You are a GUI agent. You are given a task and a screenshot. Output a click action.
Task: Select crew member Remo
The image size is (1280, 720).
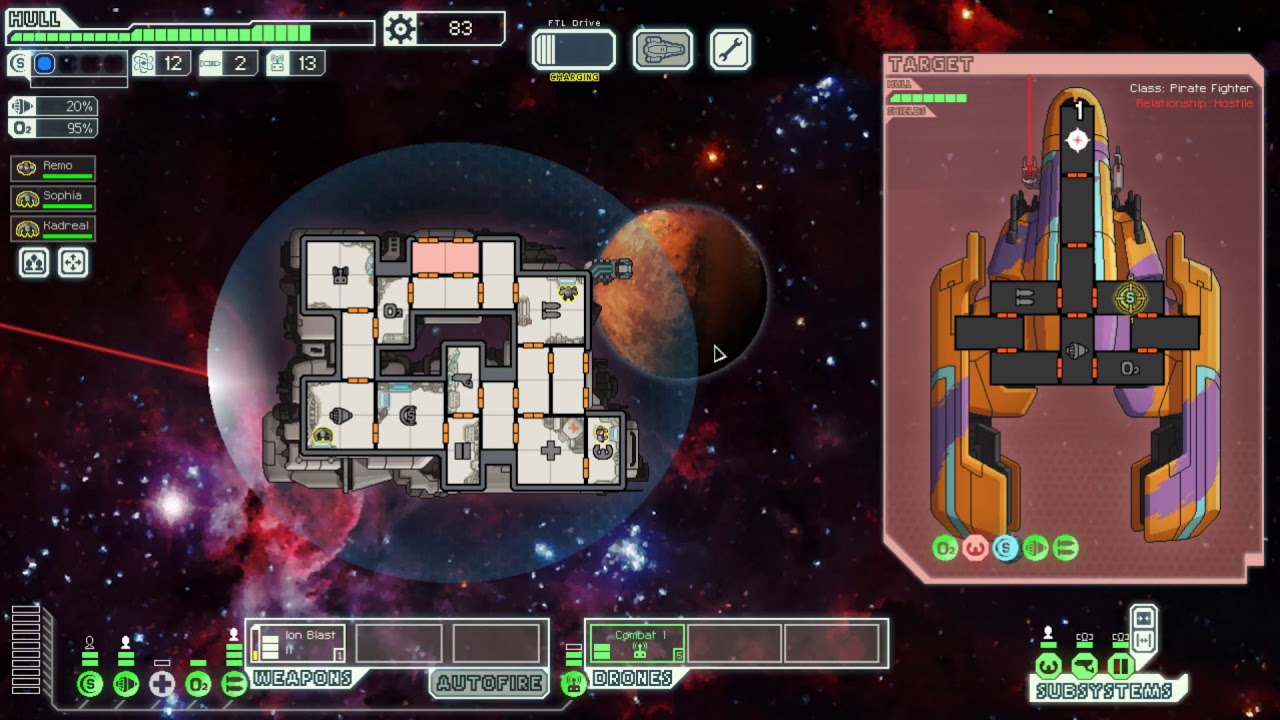pos(53,168)
